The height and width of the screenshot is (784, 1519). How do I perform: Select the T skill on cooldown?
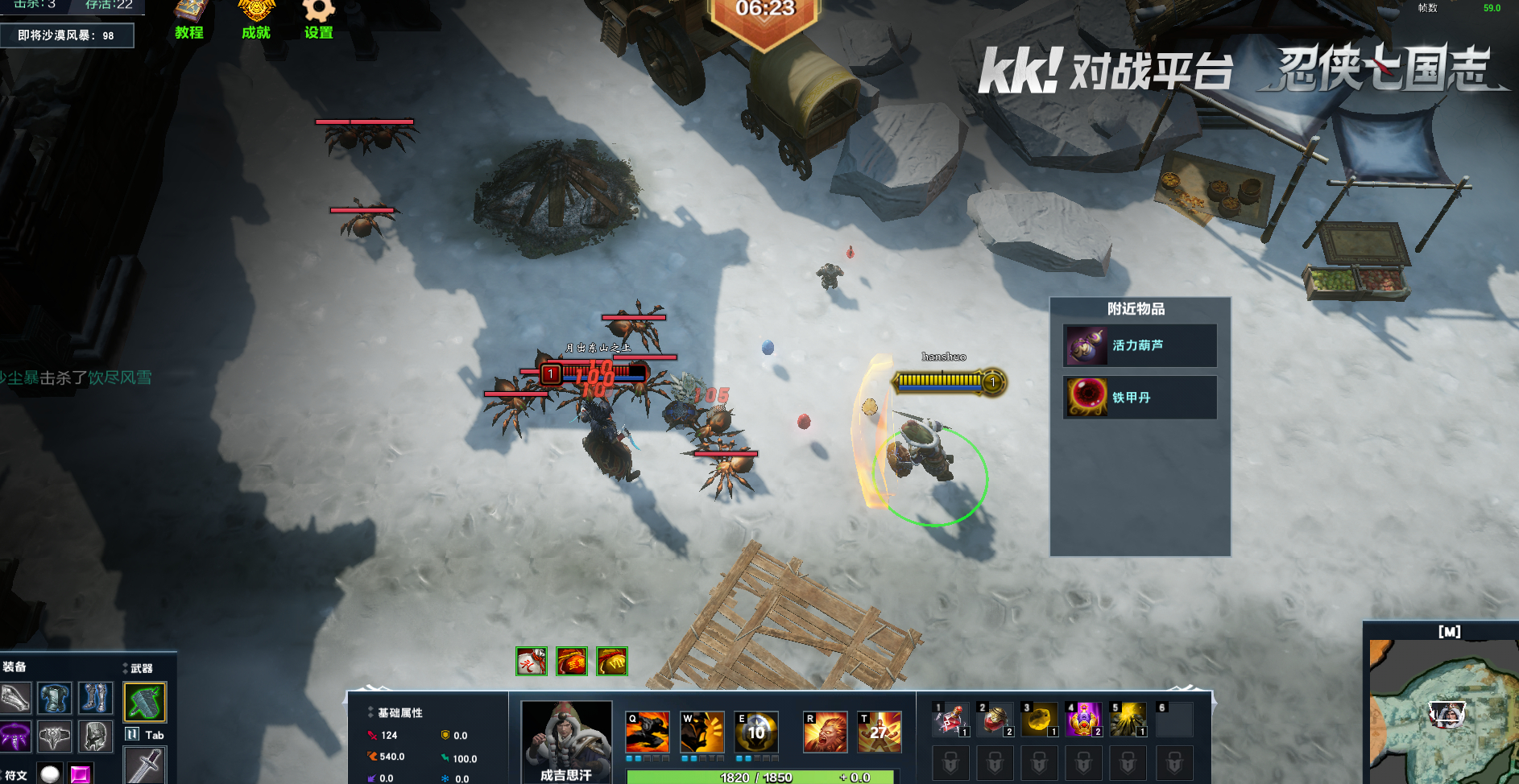point(880,732)
